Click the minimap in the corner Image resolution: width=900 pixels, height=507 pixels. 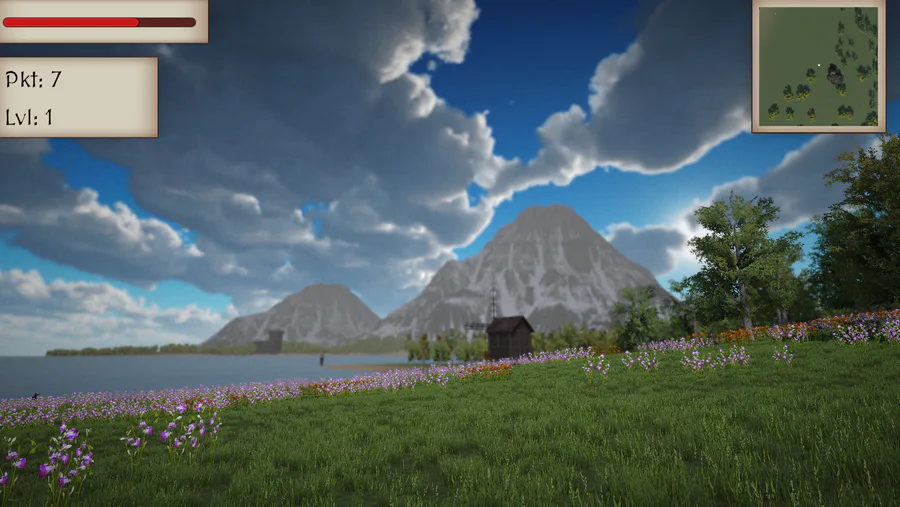pos(818,66)
